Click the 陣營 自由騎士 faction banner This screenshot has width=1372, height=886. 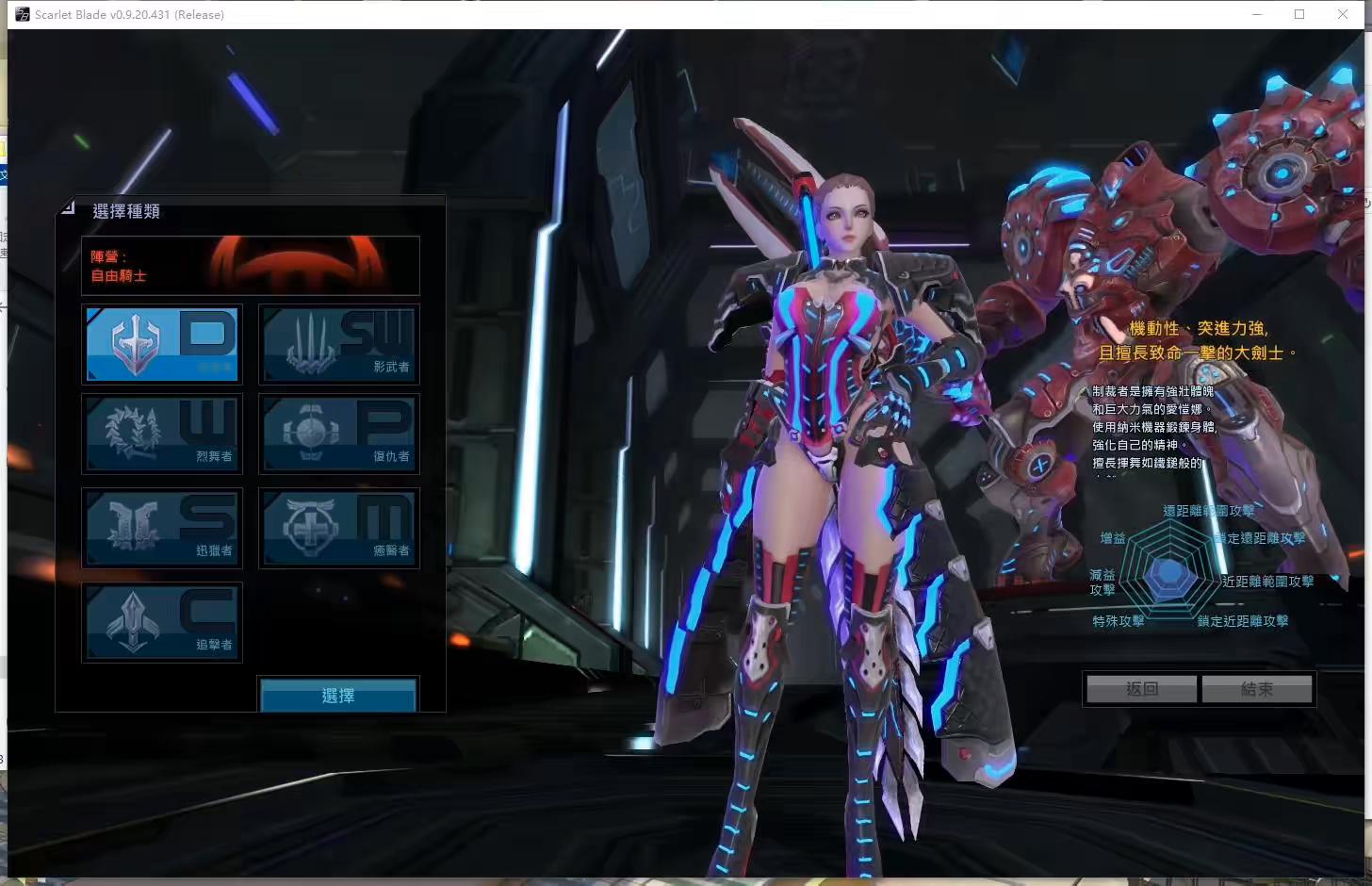point(251,265)
